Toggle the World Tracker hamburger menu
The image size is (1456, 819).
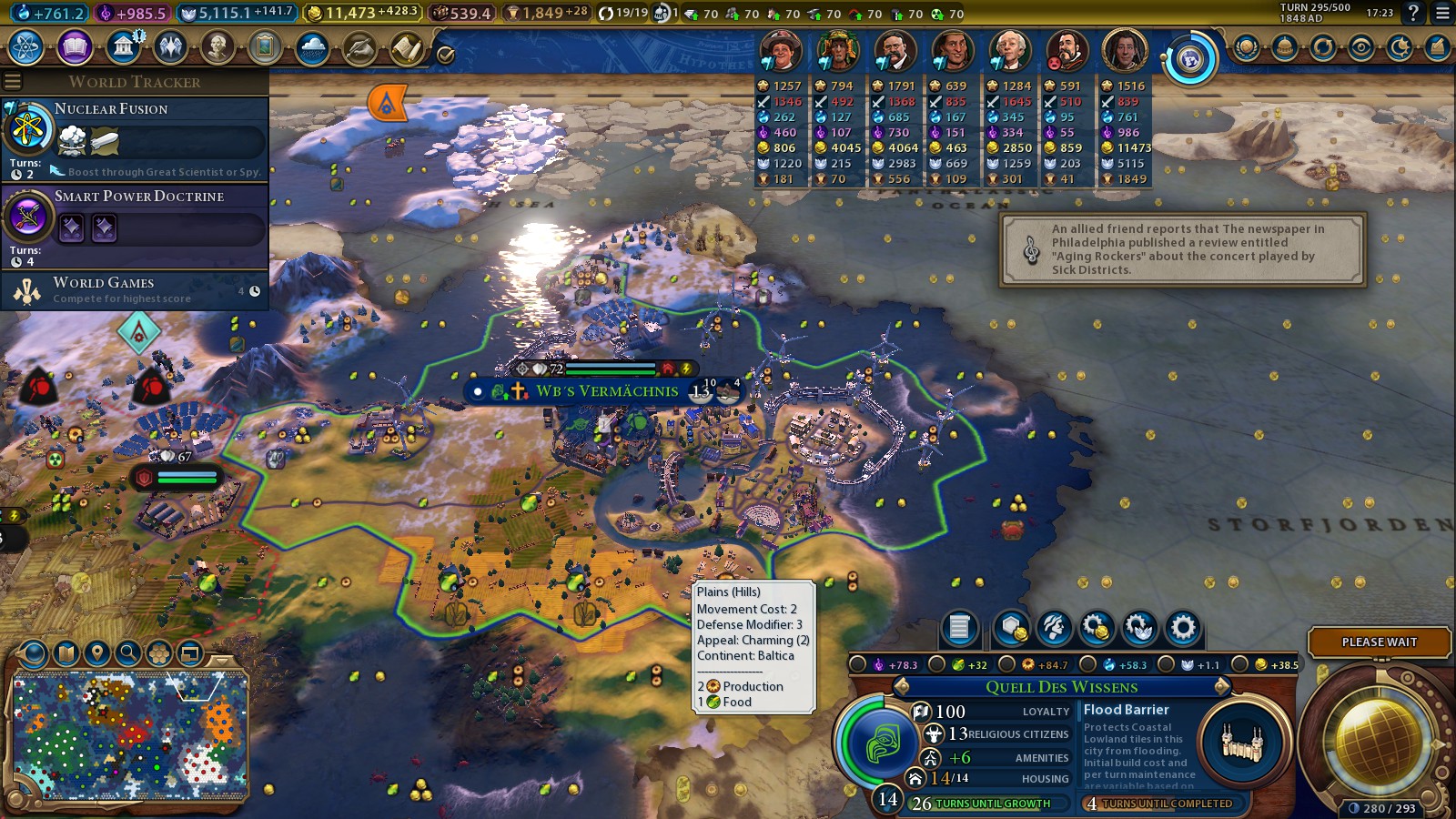pos(13,82)
